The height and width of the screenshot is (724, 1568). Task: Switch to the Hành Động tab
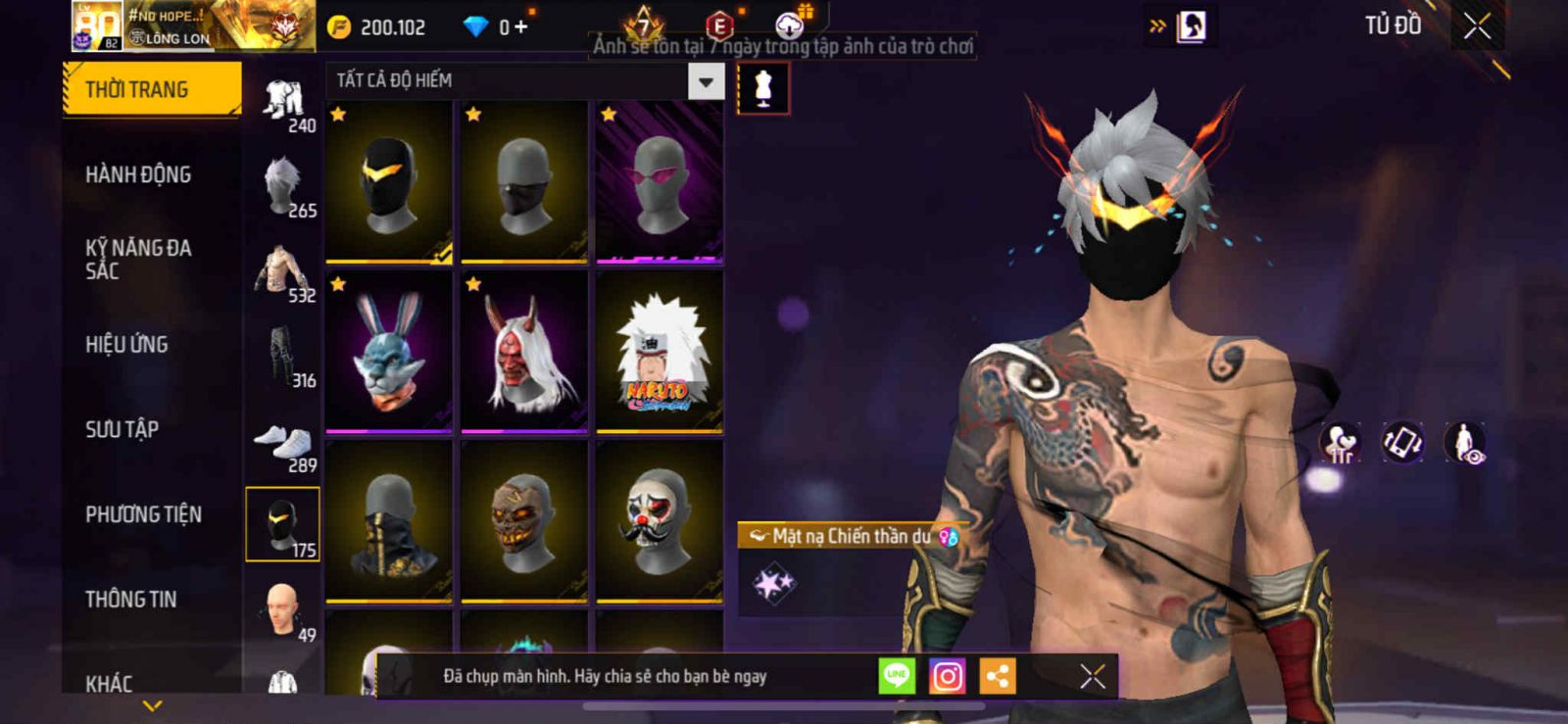[138, 174]
